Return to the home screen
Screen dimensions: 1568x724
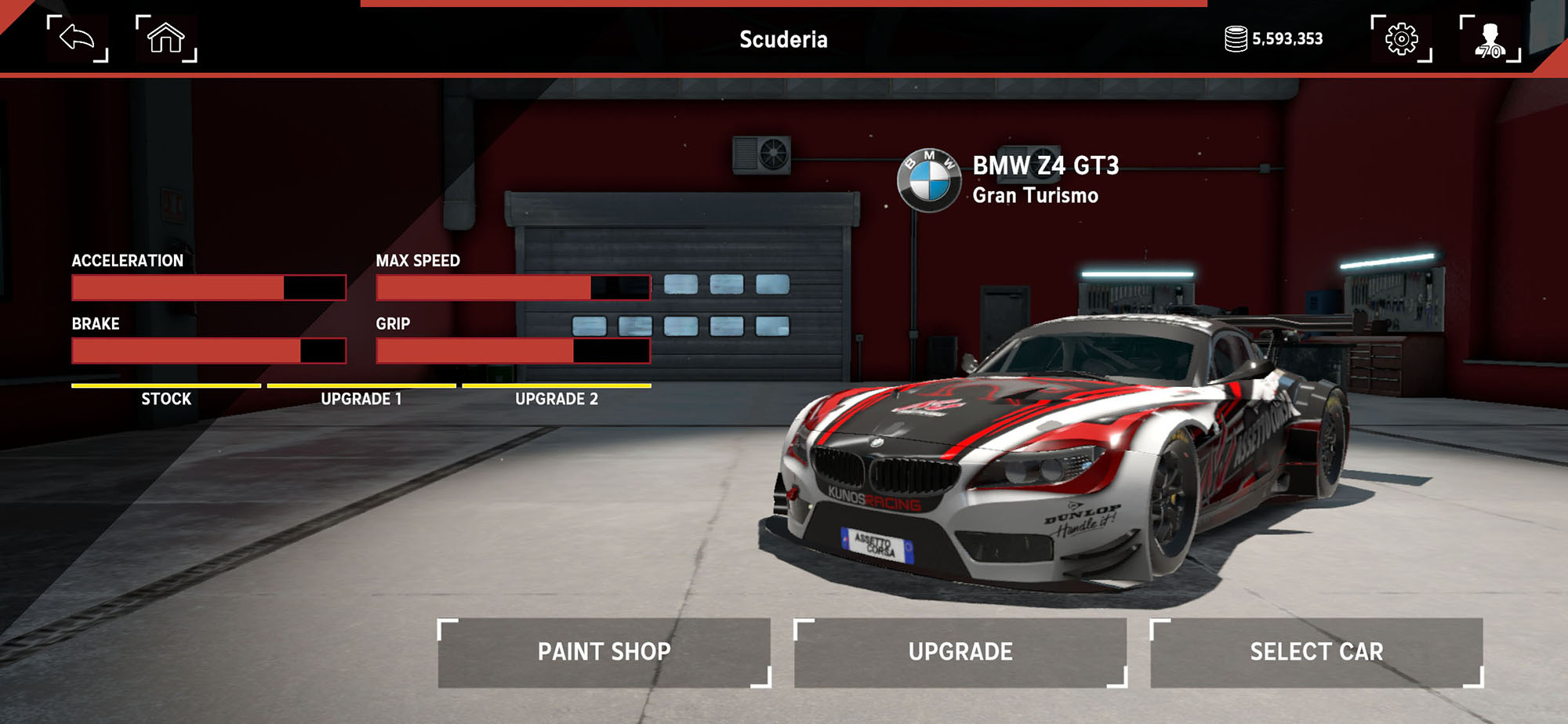pos(166,38)
